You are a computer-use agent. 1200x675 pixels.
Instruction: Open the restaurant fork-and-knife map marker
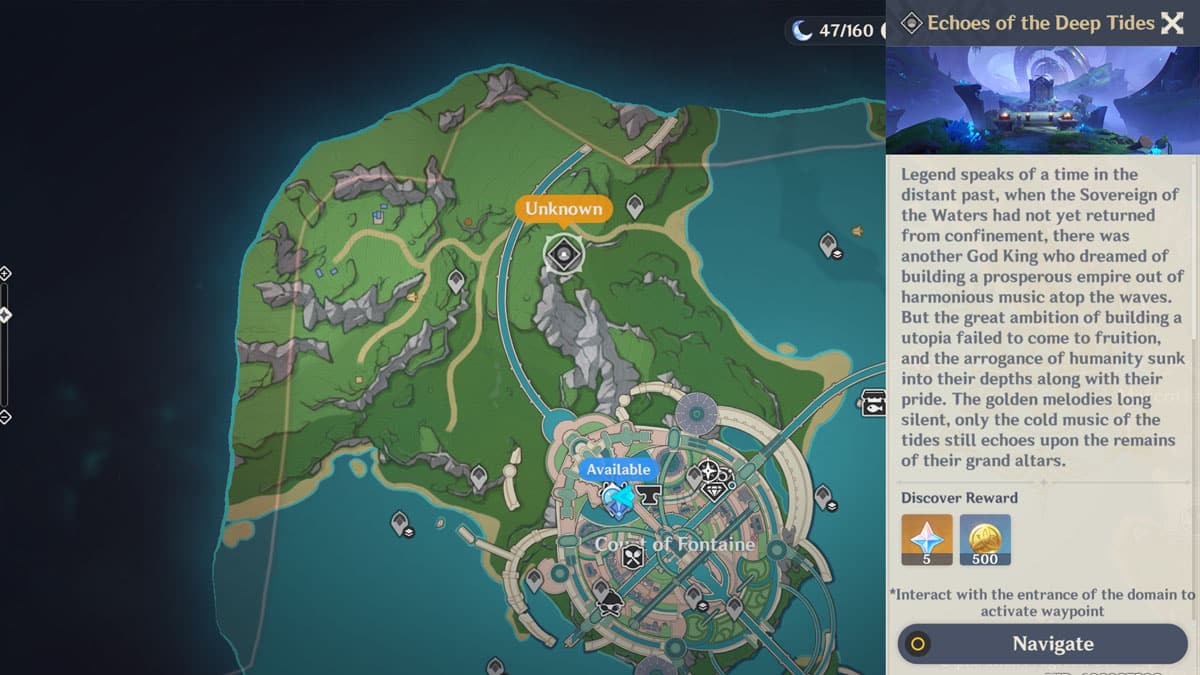click(x=632, y=558)
